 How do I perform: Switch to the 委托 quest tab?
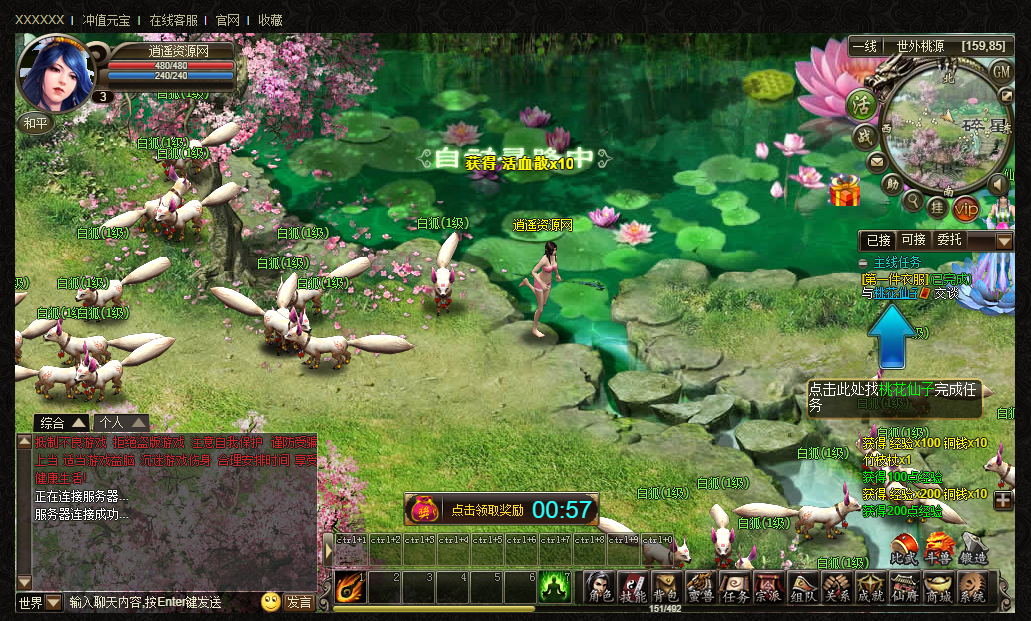(948, 241)
